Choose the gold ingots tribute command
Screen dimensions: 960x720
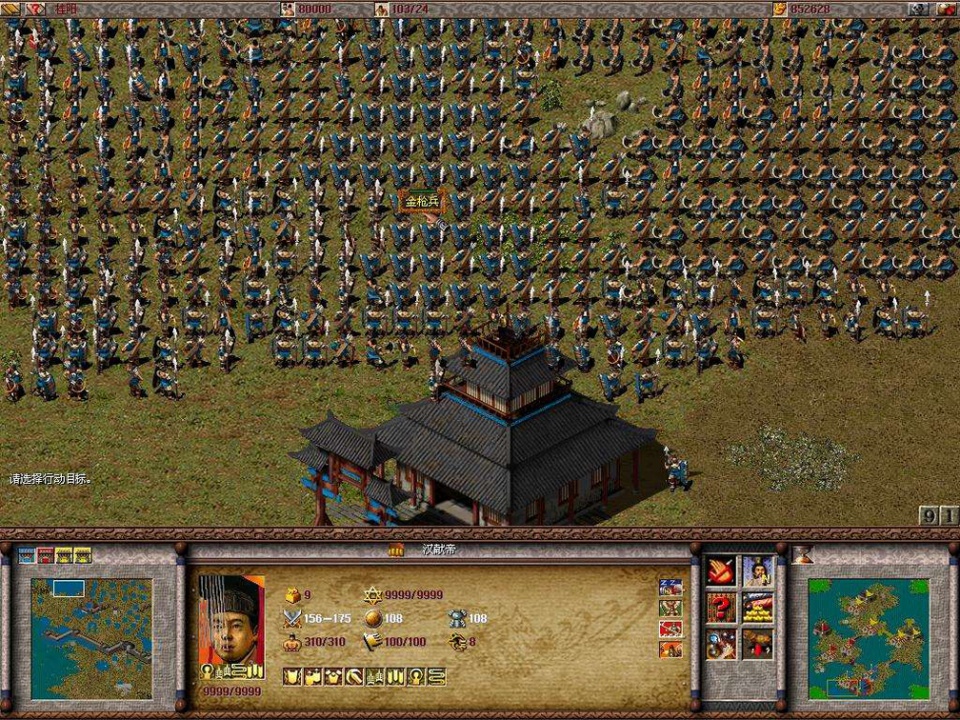[x=757, y=608]
